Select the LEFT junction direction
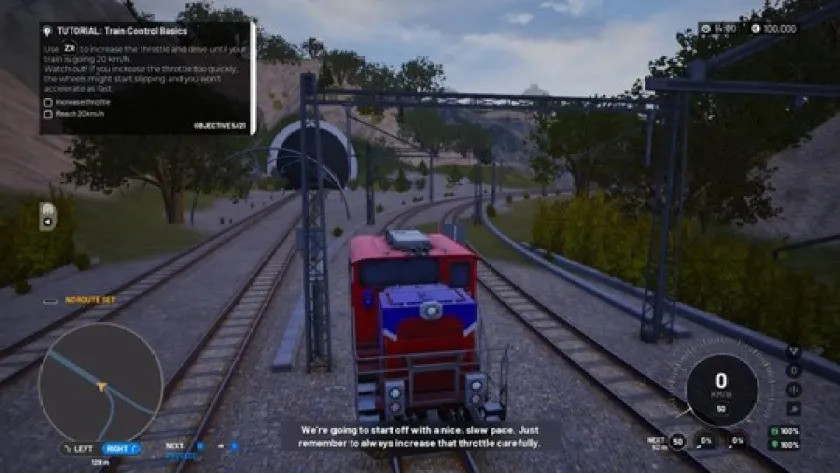 tap(81, 449)
